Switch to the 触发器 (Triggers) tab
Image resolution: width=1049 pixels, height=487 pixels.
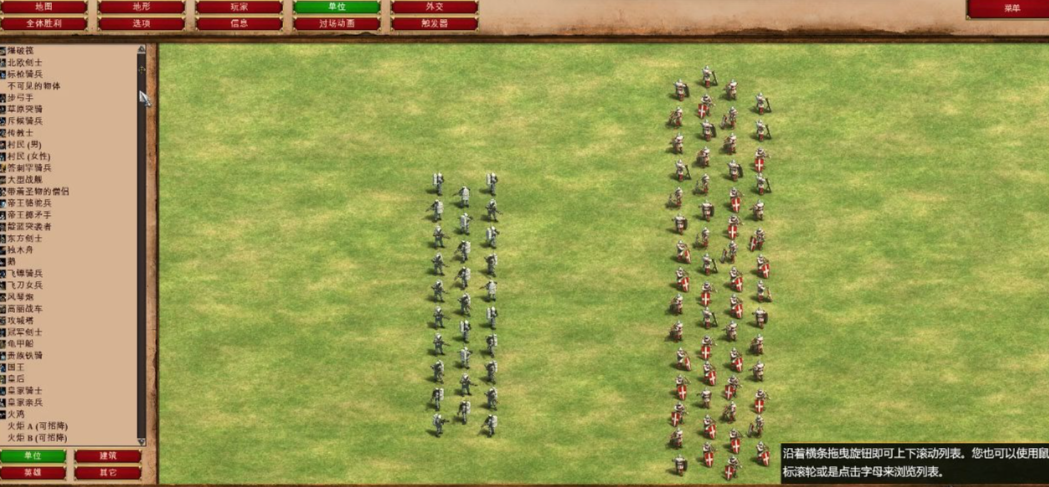433,23
